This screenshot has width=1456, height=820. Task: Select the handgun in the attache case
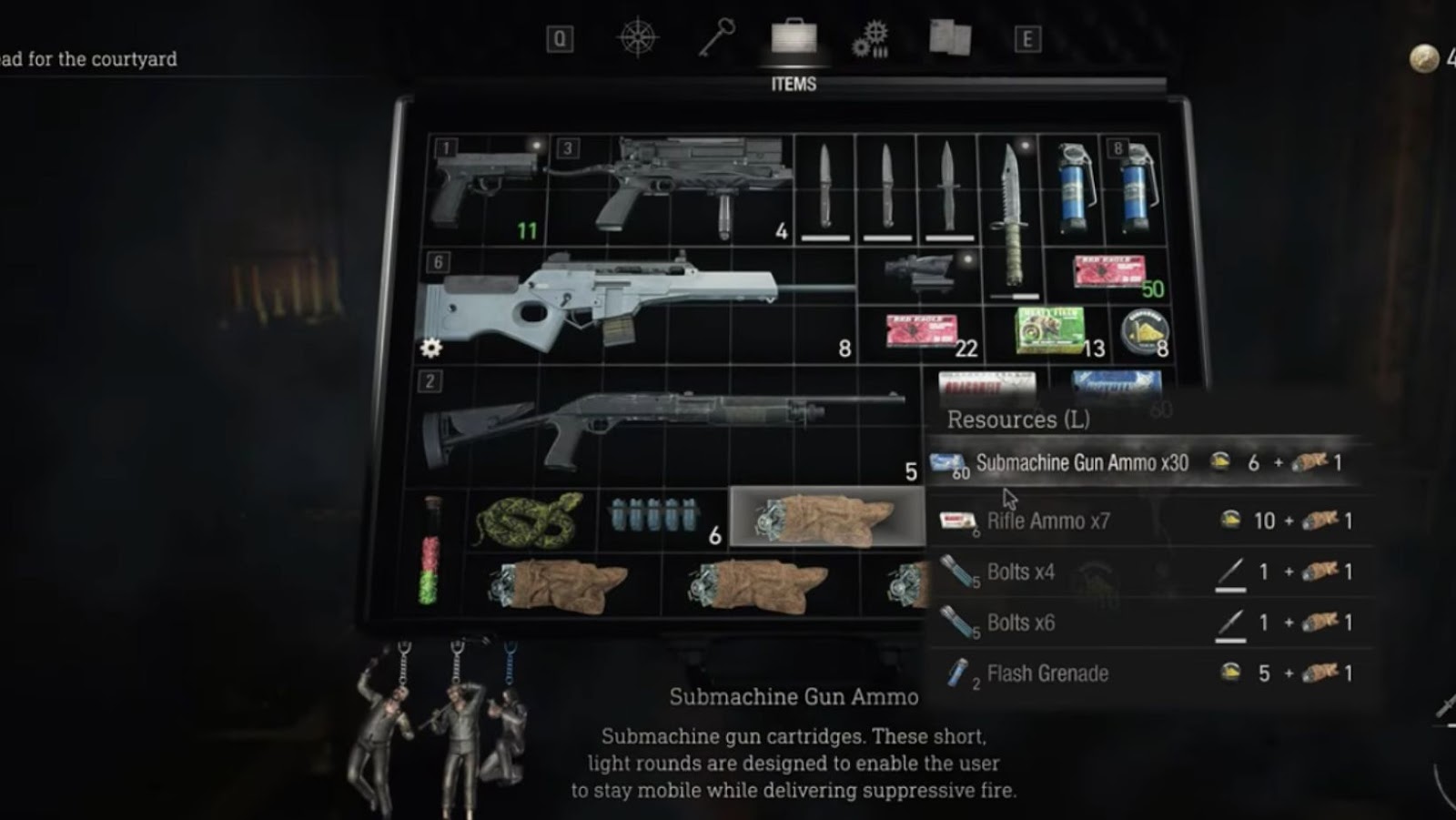pos(482,191)
